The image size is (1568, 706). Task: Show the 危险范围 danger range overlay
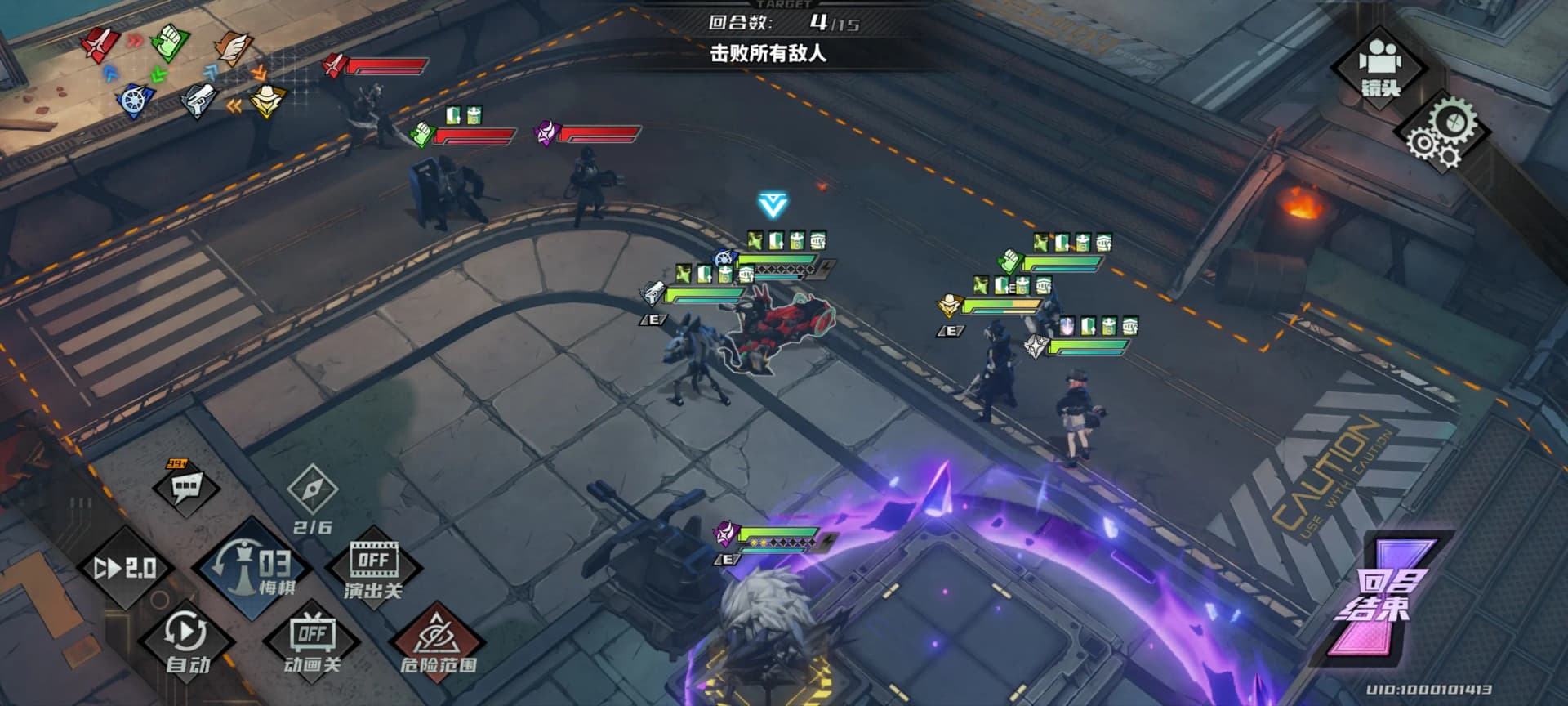(x=439, y=642)
